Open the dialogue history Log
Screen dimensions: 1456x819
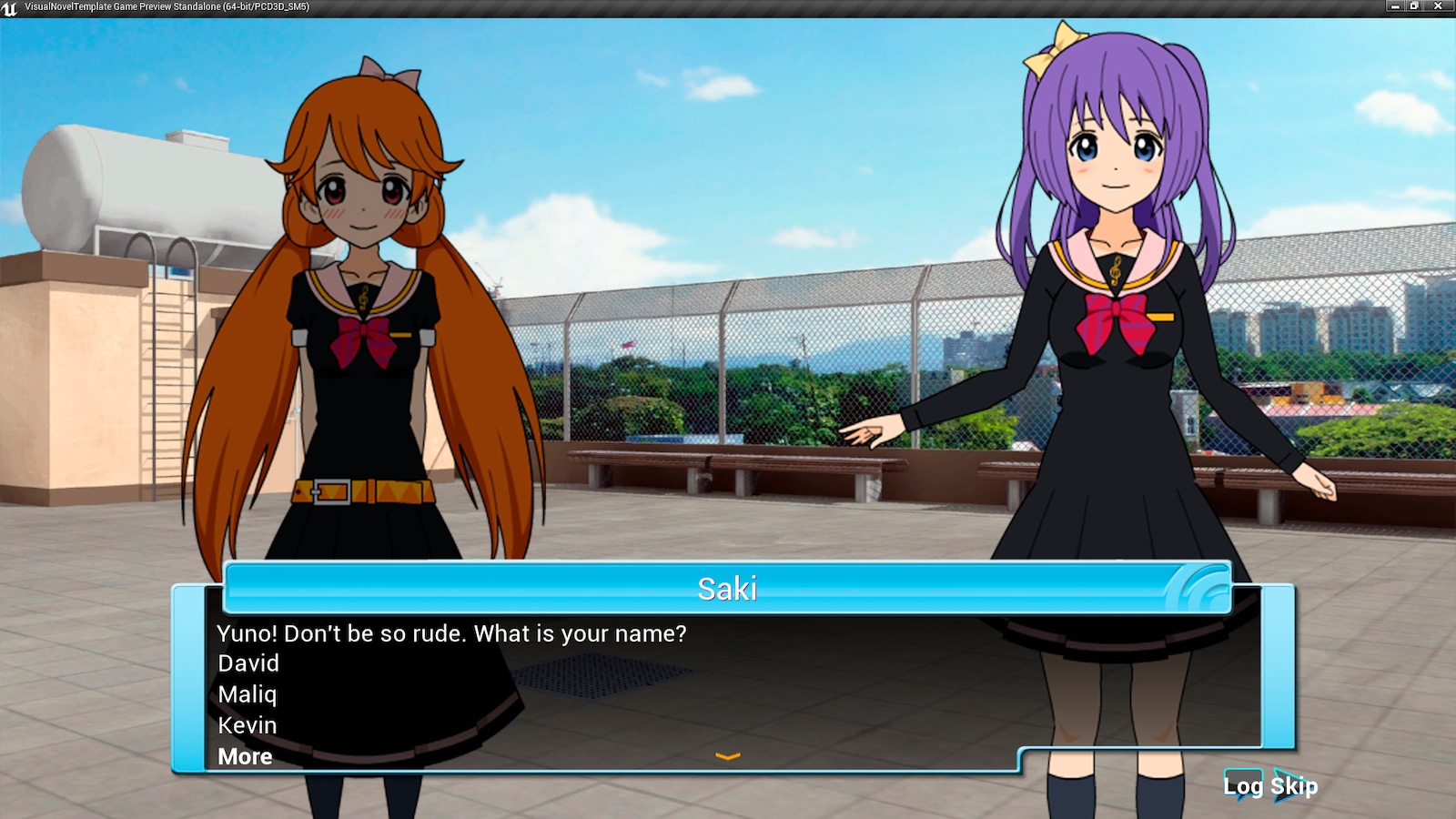1243,786
